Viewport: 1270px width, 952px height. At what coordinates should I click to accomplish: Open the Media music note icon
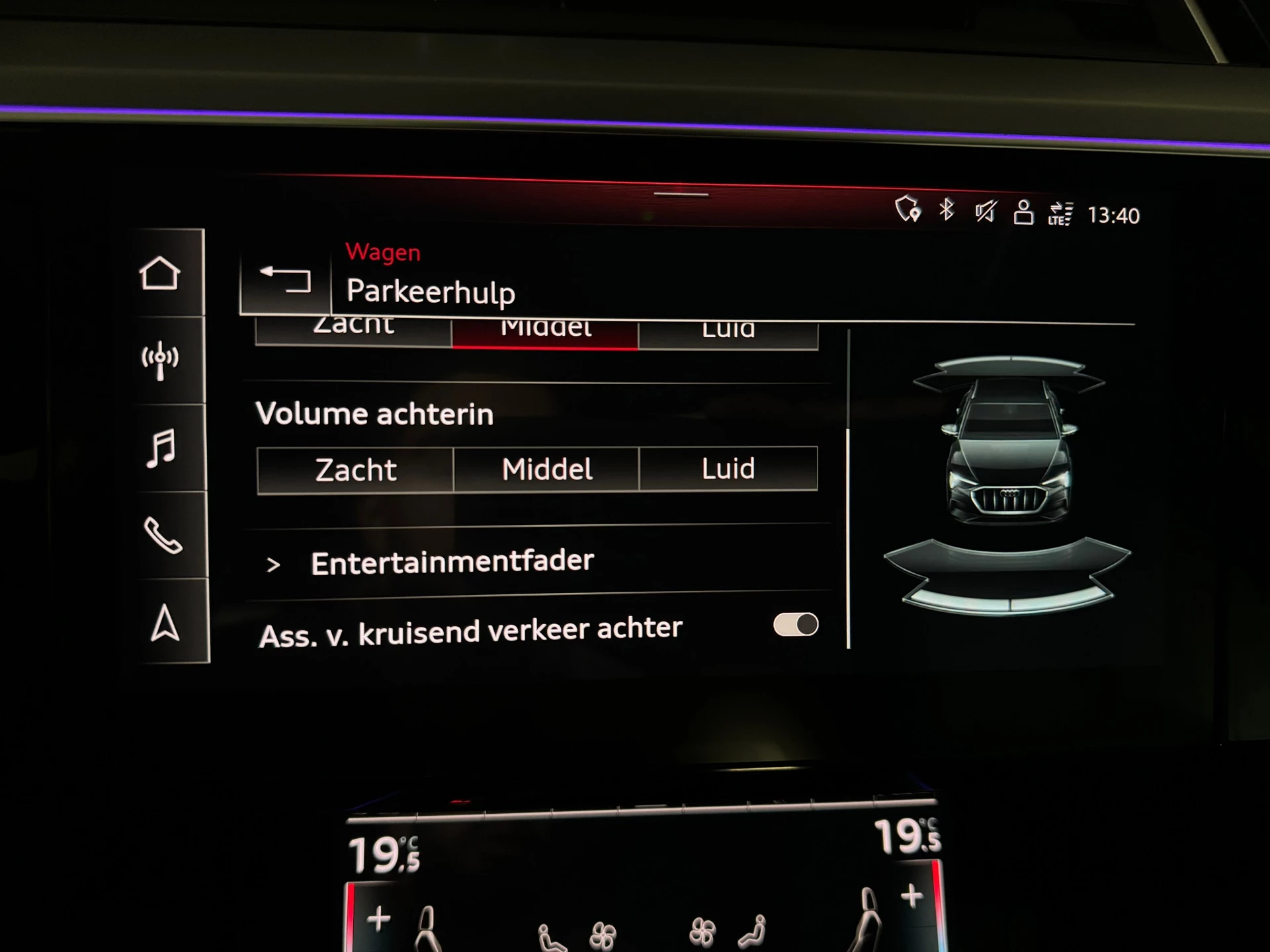point(163,446)
